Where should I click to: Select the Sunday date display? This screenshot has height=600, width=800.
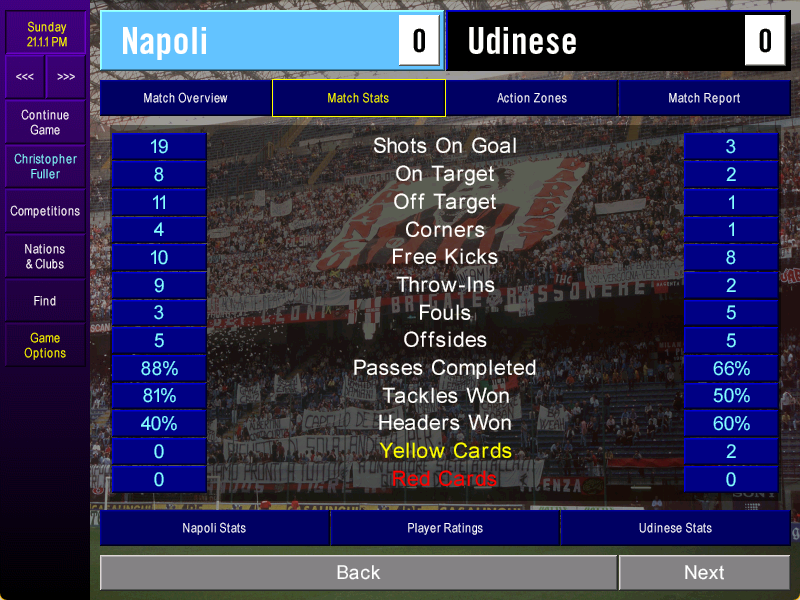(46, 34)
